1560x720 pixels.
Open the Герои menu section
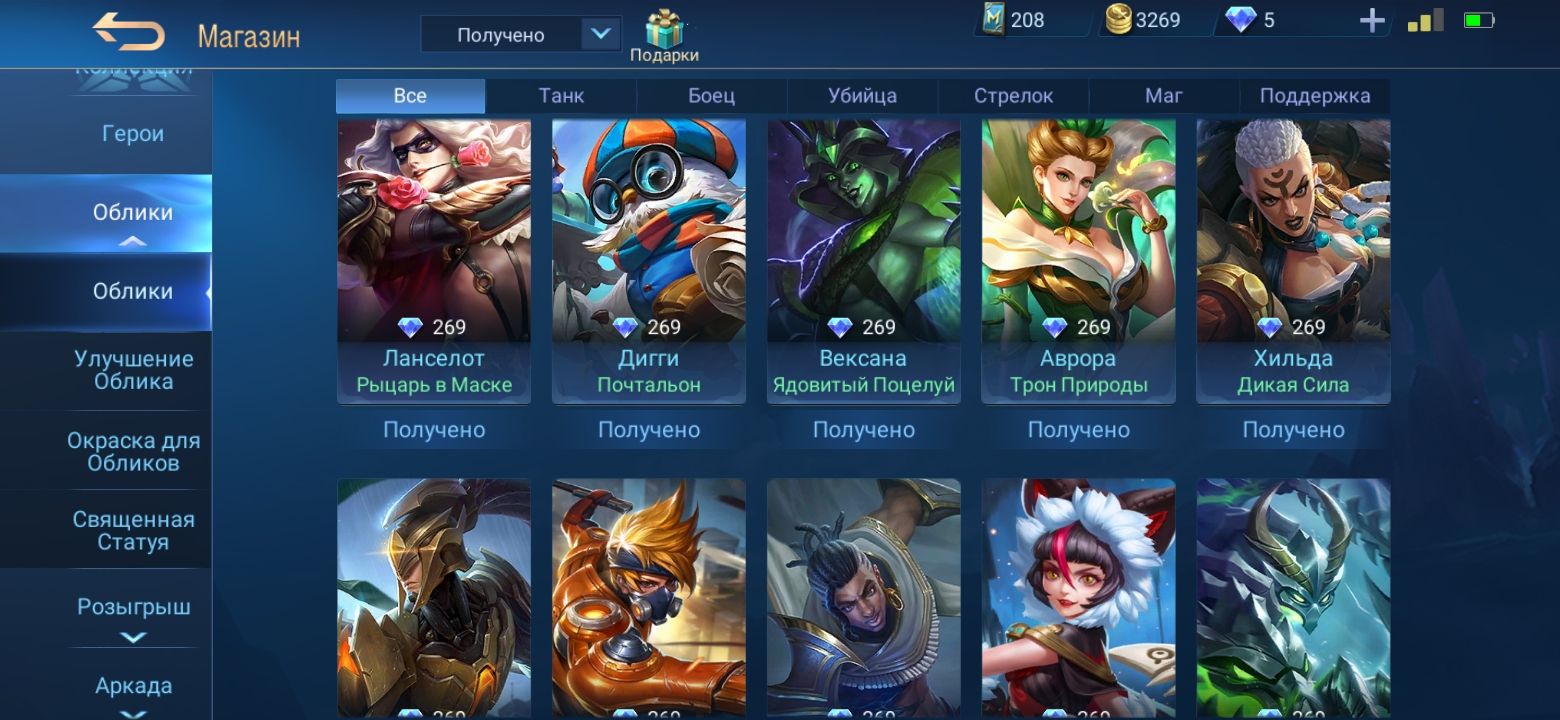pos(133,134)
